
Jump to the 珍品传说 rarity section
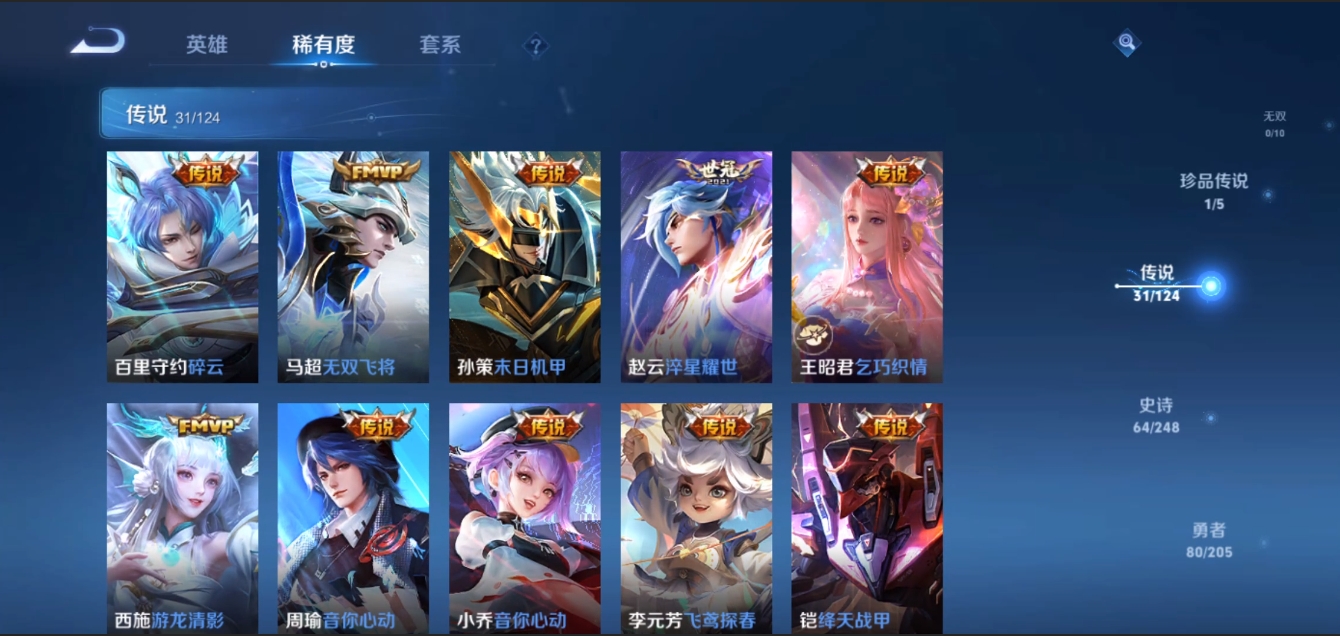[x=1214, y=190]
